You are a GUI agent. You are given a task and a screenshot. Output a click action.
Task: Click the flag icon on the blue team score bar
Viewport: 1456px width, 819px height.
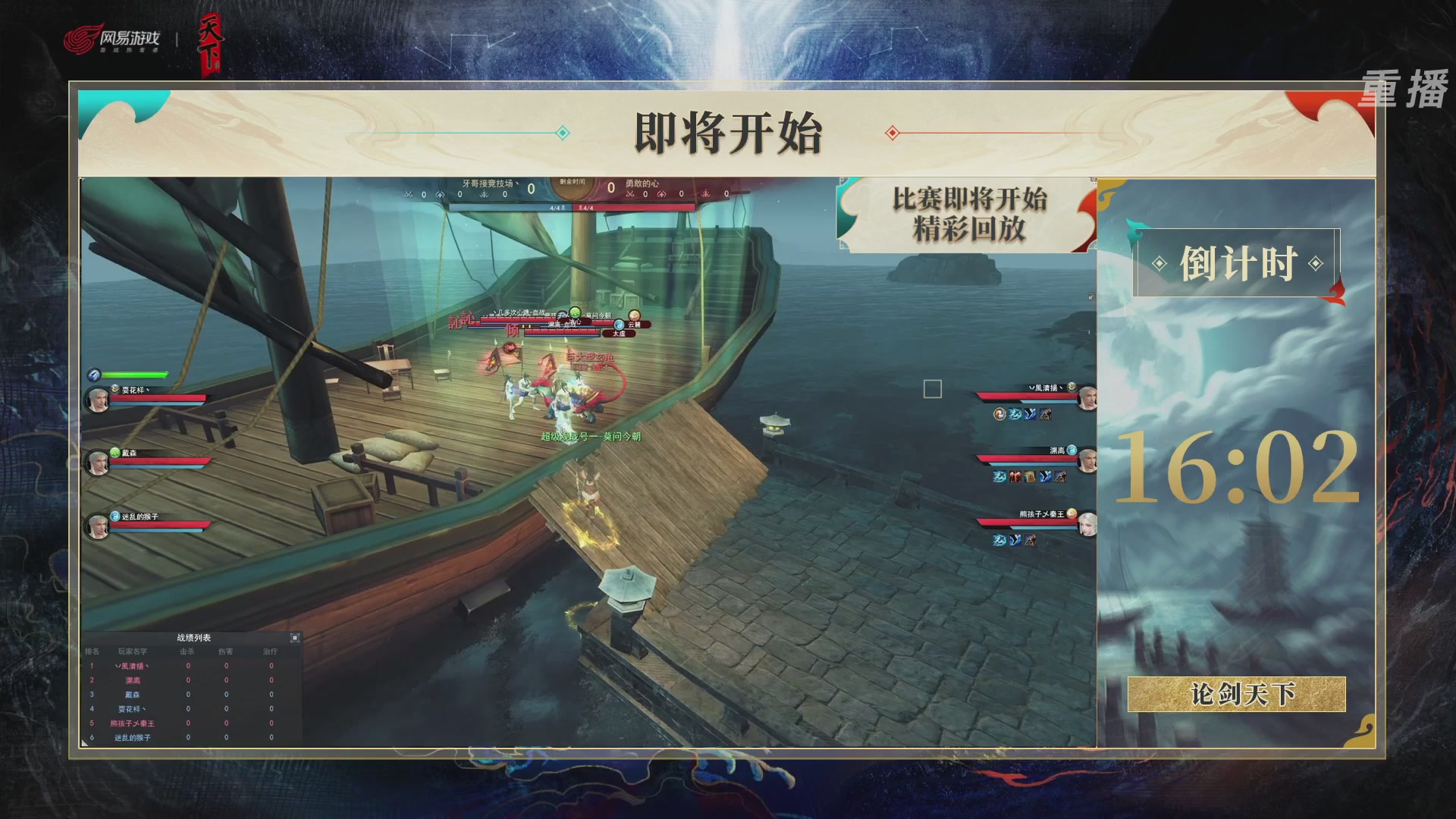click(483, 194)
